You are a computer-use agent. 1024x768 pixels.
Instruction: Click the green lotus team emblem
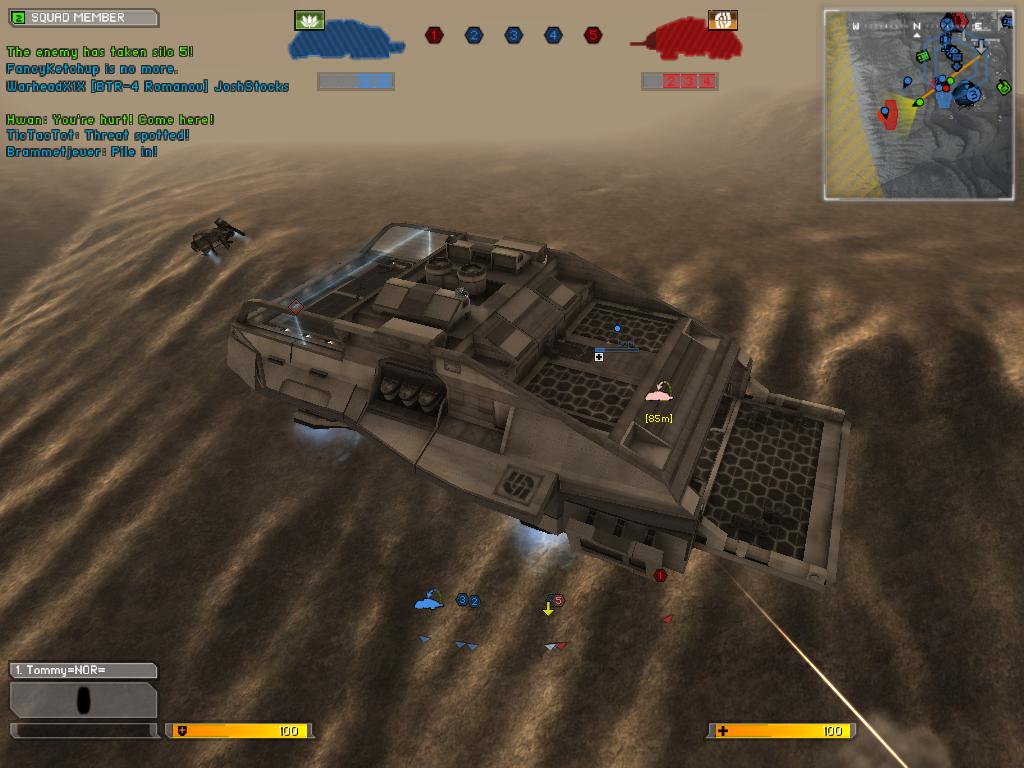[310, 20]
